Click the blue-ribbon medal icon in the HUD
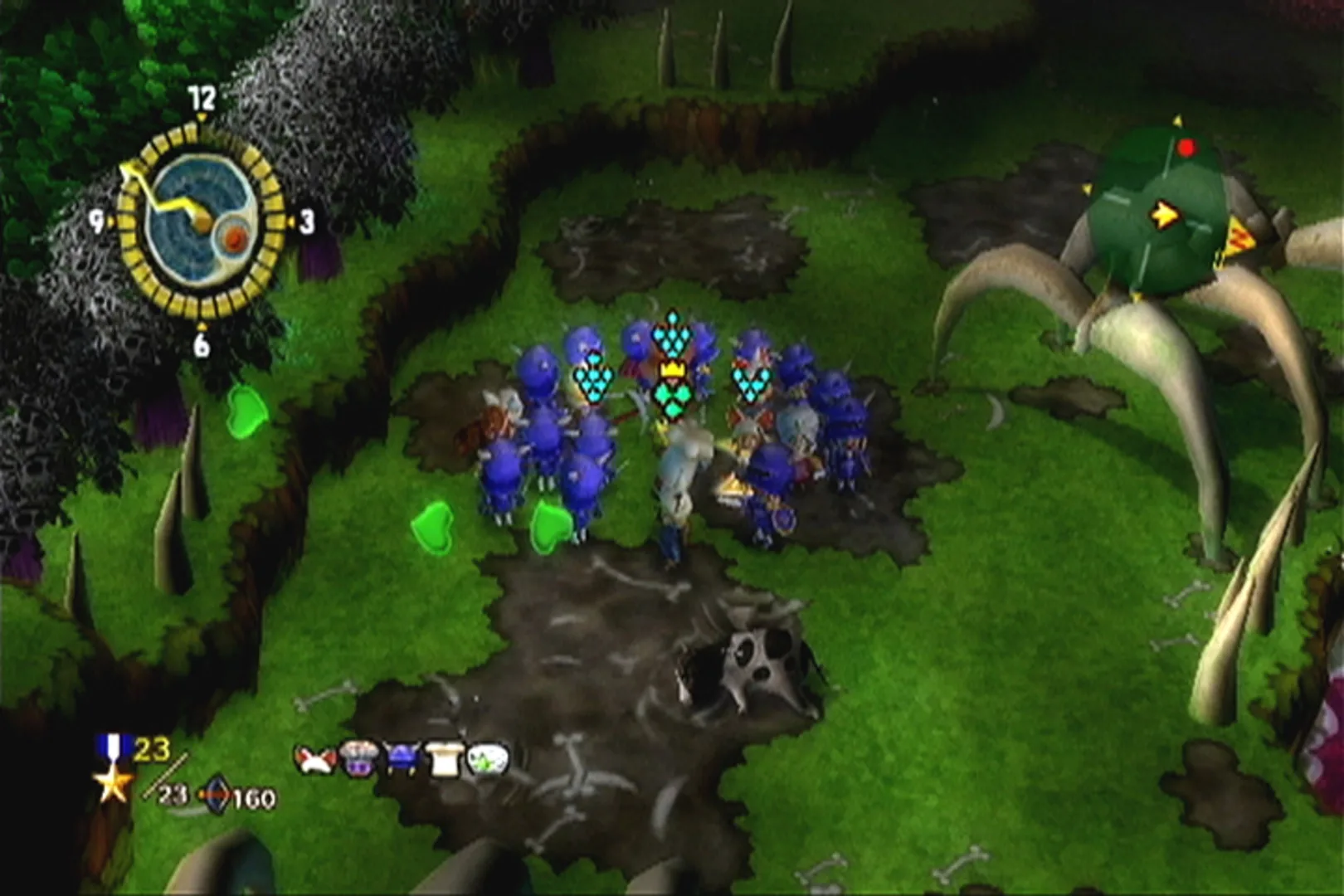This screenshot has height=896, width=1344. [113, 746]
